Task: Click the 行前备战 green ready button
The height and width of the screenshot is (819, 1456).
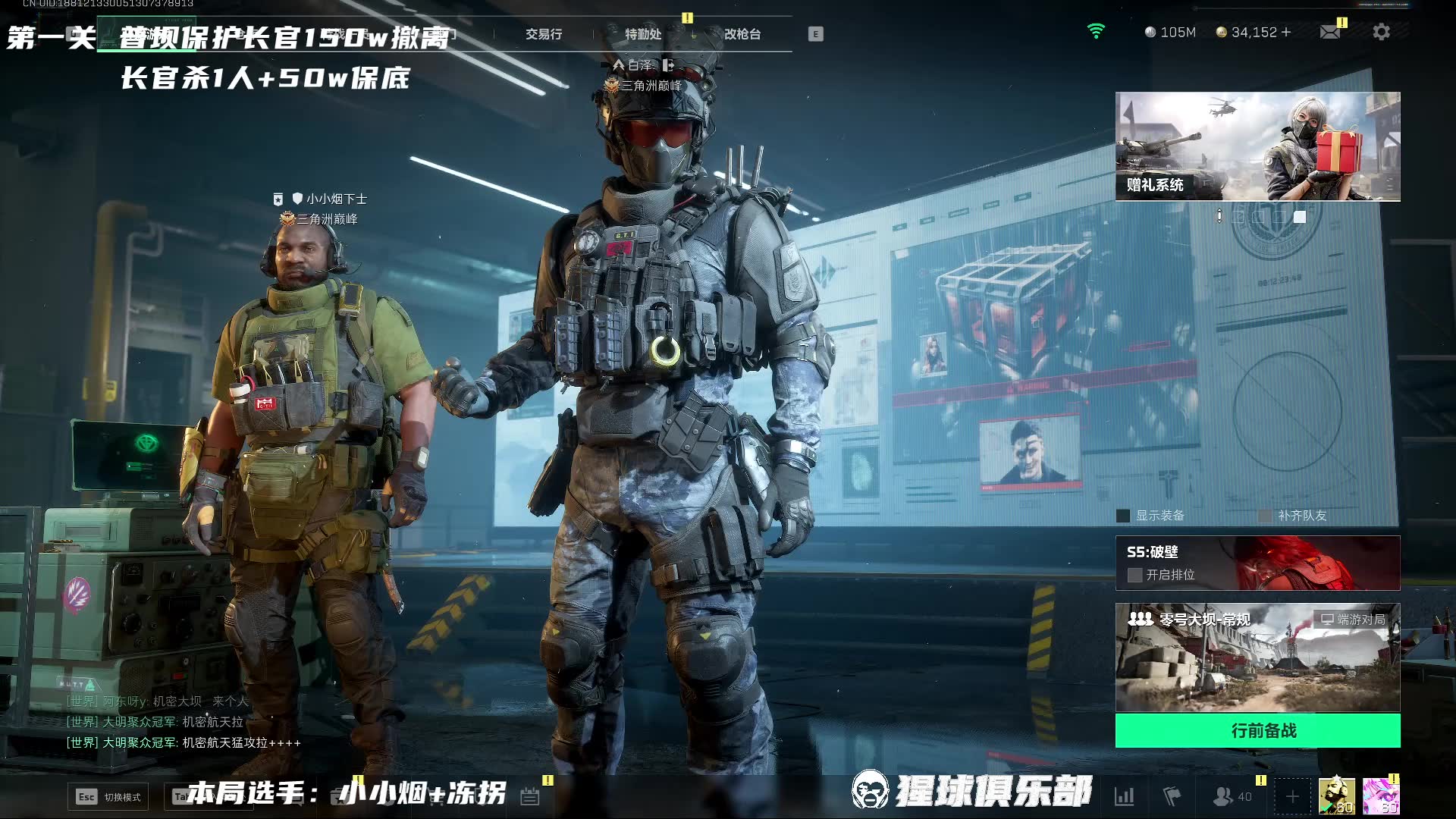Action: point(1257,730)
